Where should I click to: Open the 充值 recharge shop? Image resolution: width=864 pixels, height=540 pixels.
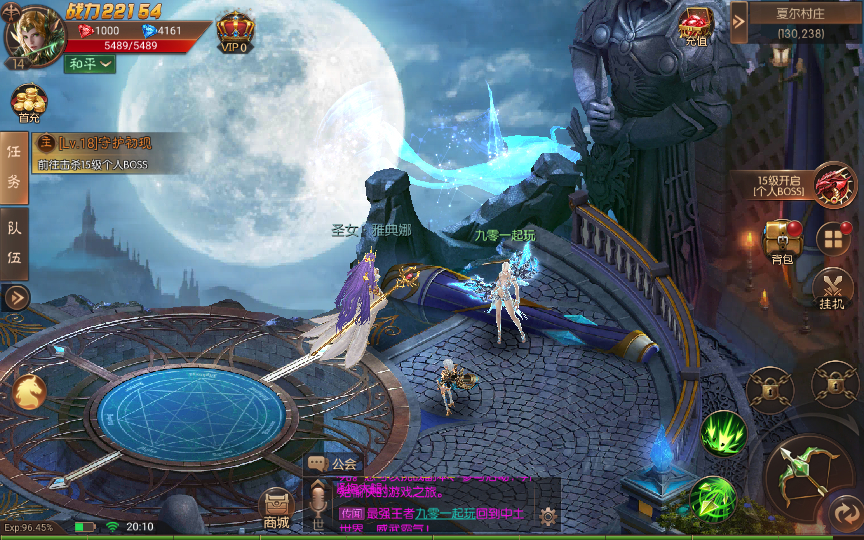(x=696, y=26)
